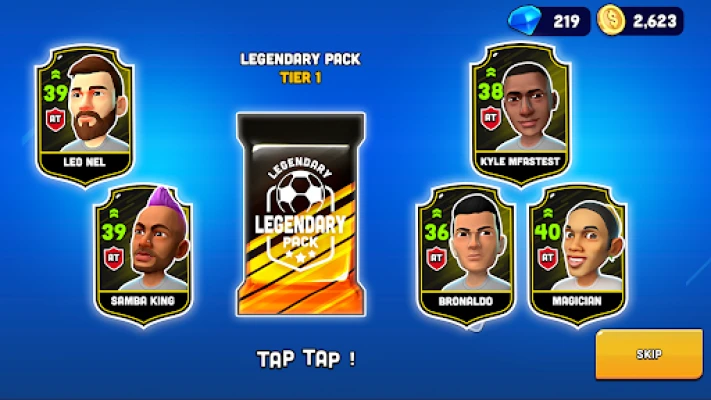The image size is (711, 400).
Task: Open the gold coins balance
Action: pos(641,20)
